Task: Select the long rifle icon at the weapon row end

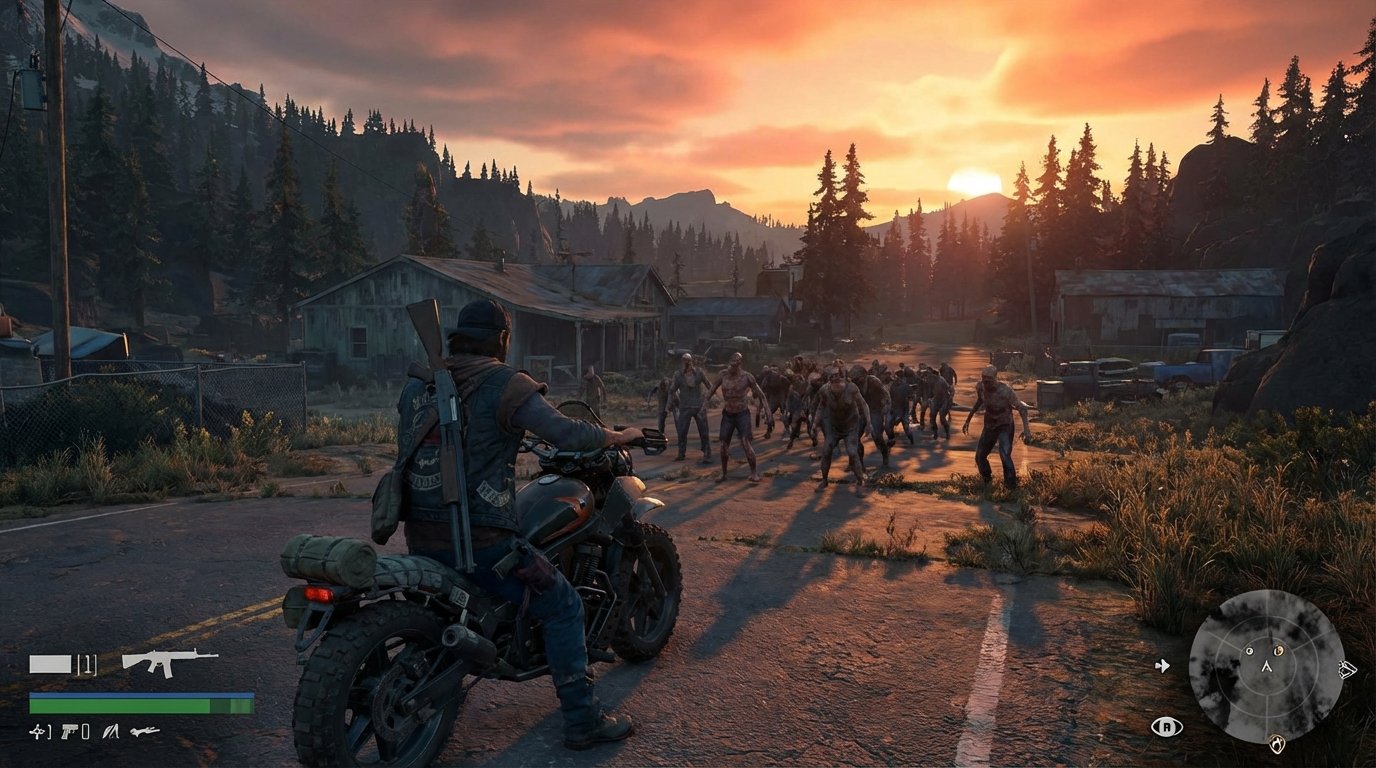Action: (145, 732)
